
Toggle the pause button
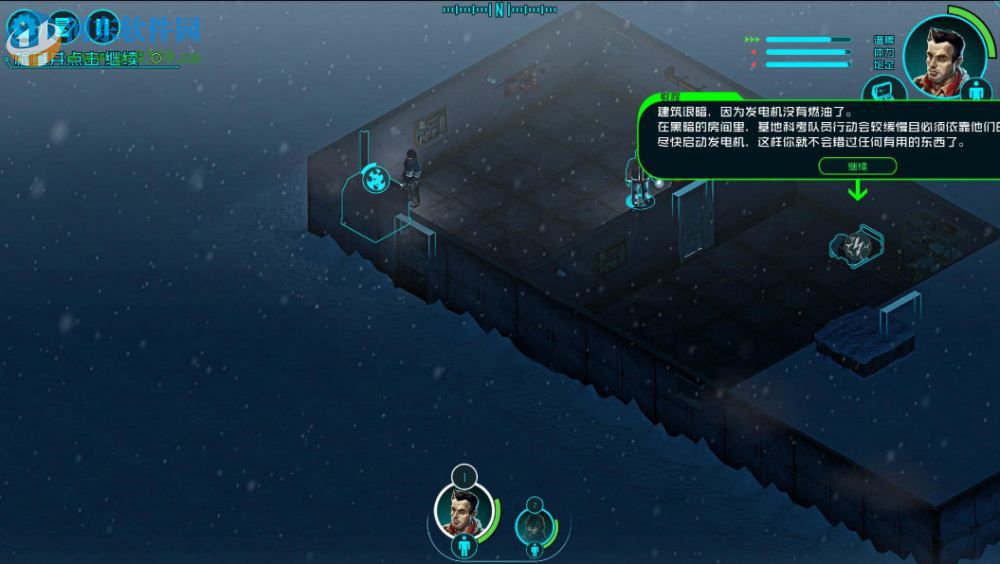(101, 29)
